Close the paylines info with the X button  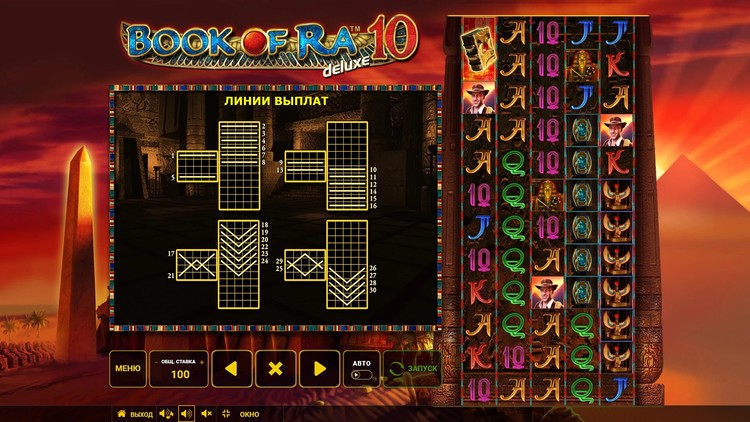(x=276, y=368)
